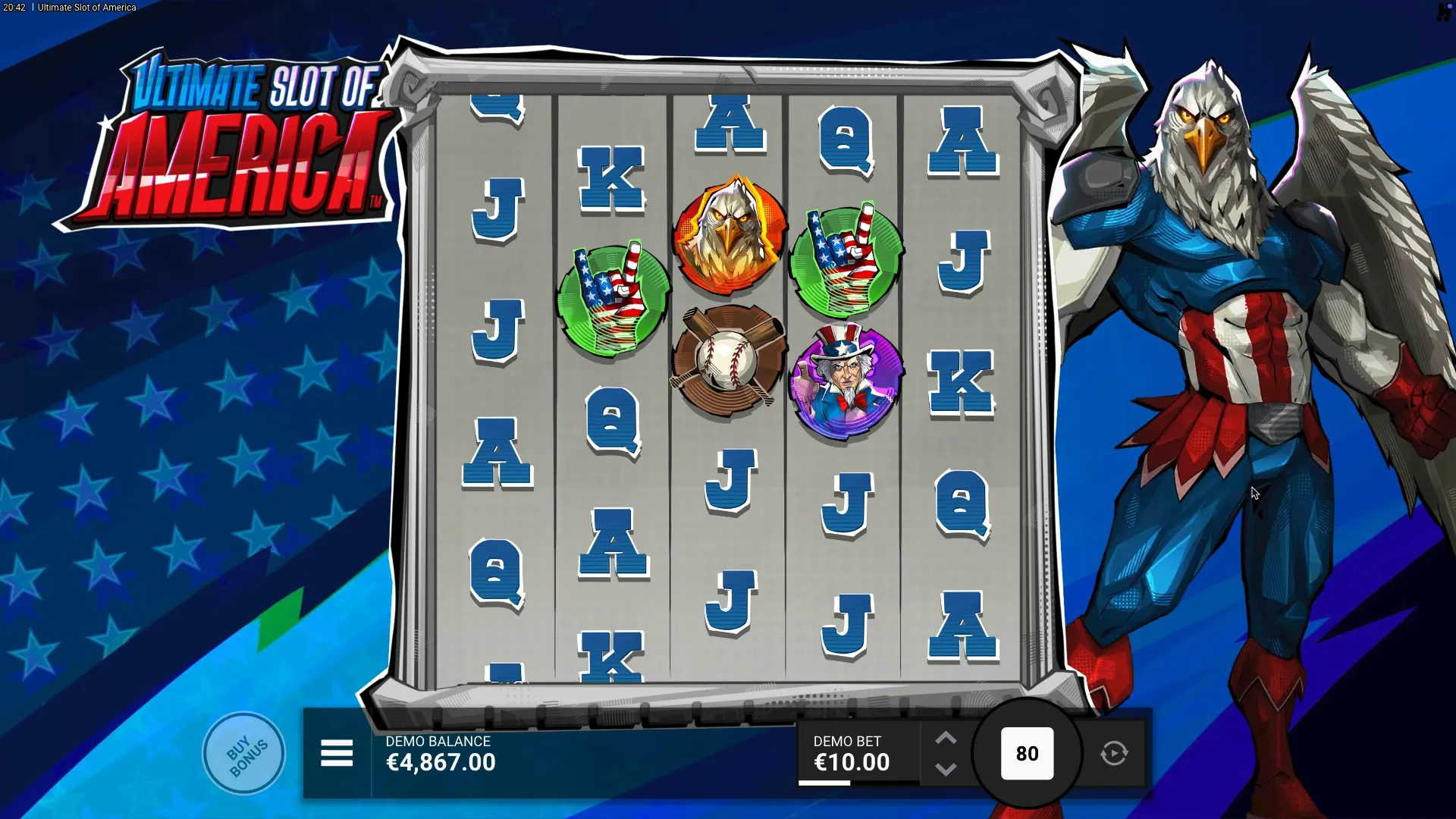
Task: Click the Demo Bet €10.00 panel
Action: (x=851, y=754)
